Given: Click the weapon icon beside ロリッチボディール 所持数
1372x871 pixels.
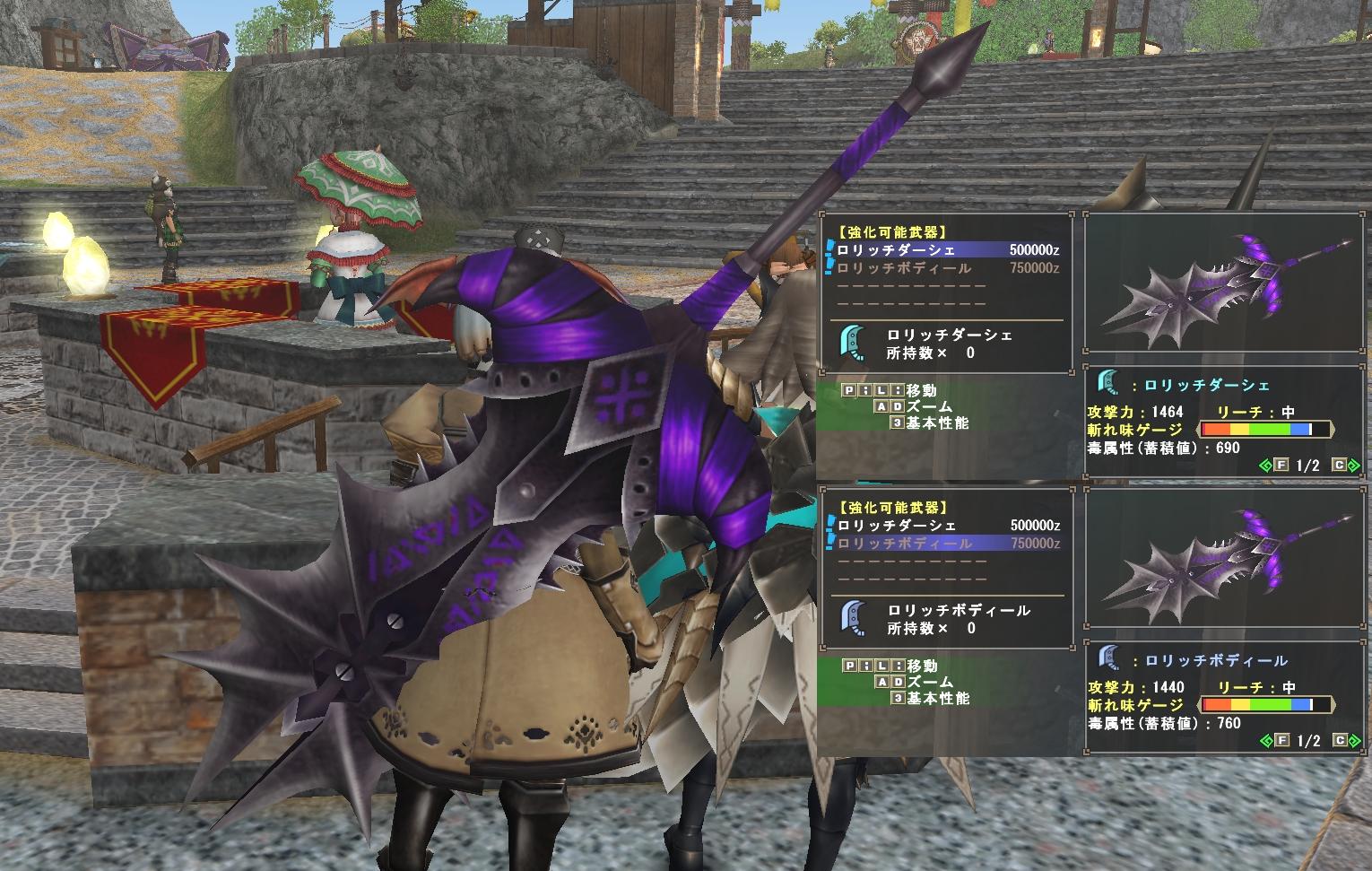Looking at the screenshot, I should 850,619.
